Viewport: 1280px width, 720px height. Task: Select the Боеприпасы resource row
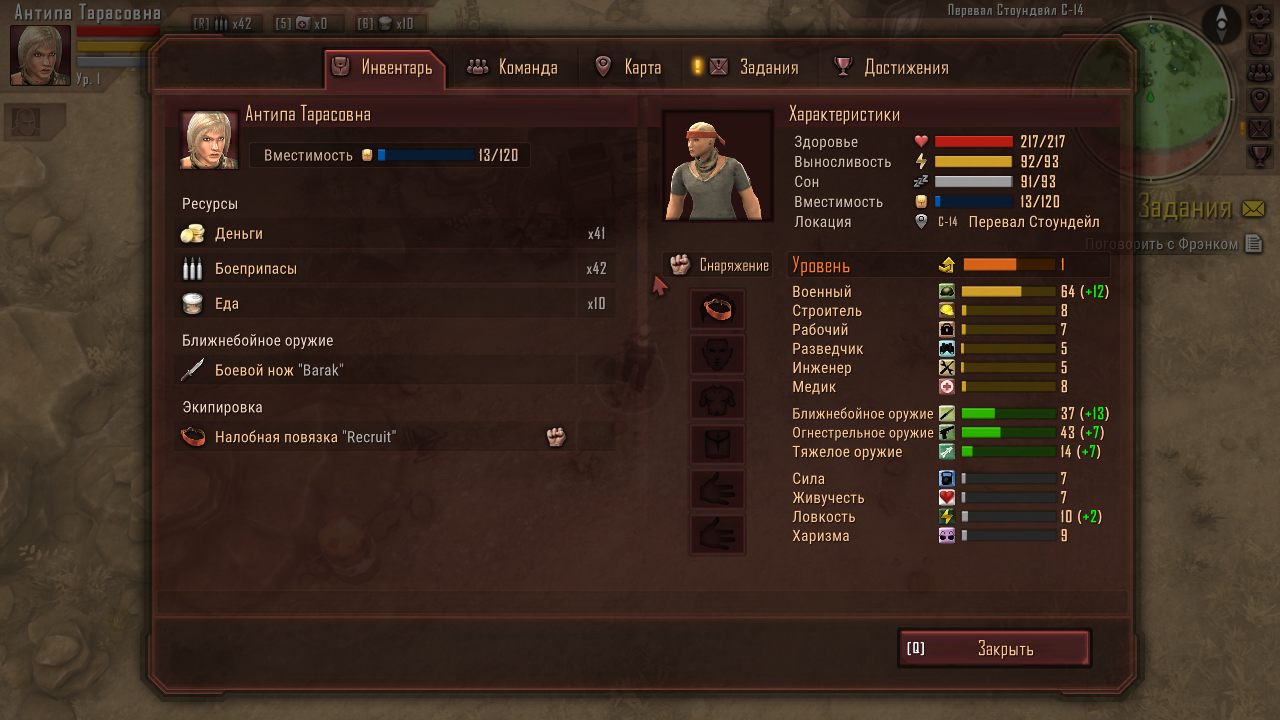coord(394,269)
